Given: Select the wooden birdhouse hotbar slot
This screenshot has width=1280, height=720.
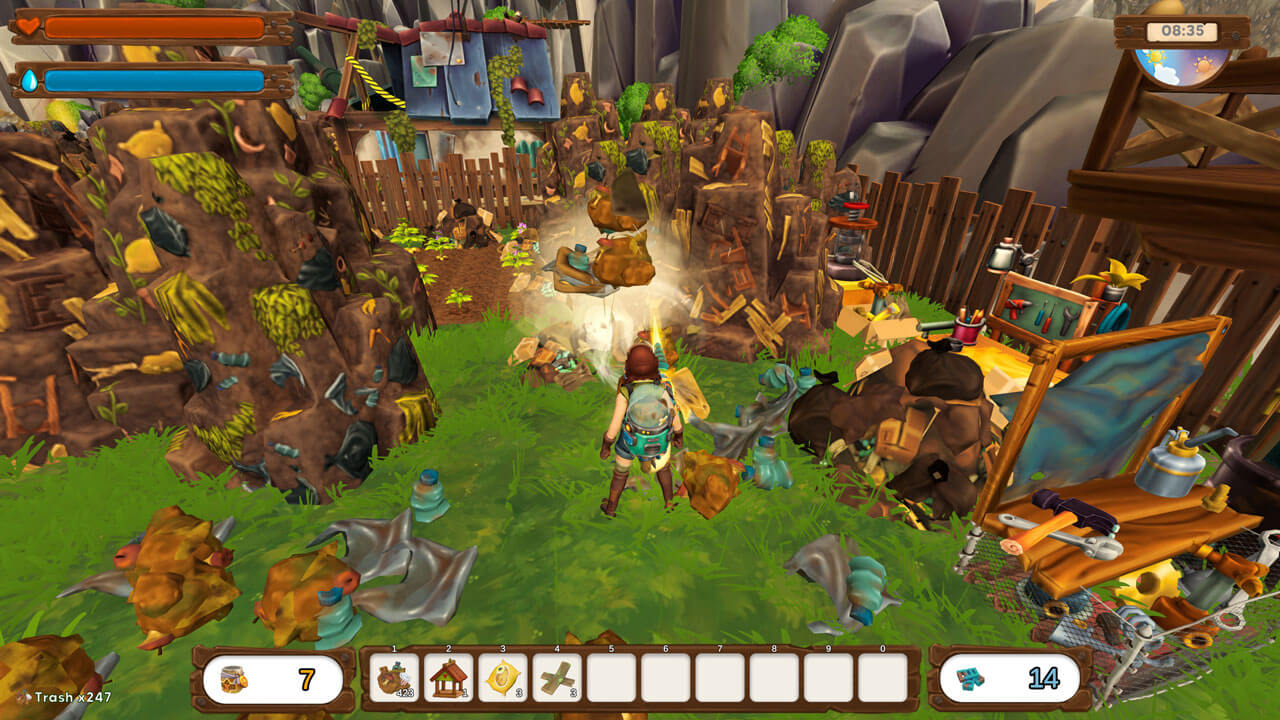Looking at the screenshot, I should 448,678.
